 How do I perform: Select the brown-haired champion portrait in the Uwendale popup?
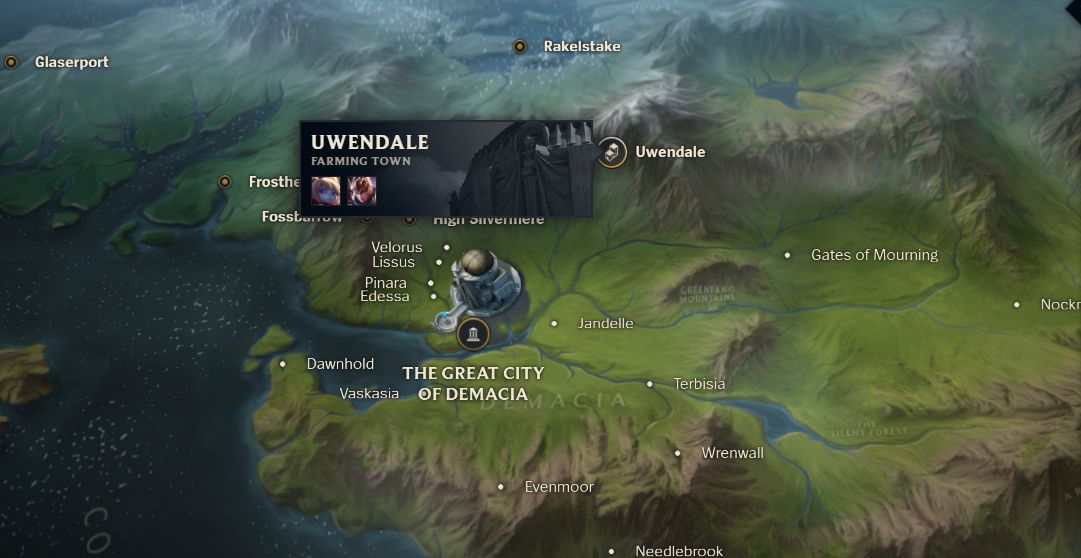[361, 189]
